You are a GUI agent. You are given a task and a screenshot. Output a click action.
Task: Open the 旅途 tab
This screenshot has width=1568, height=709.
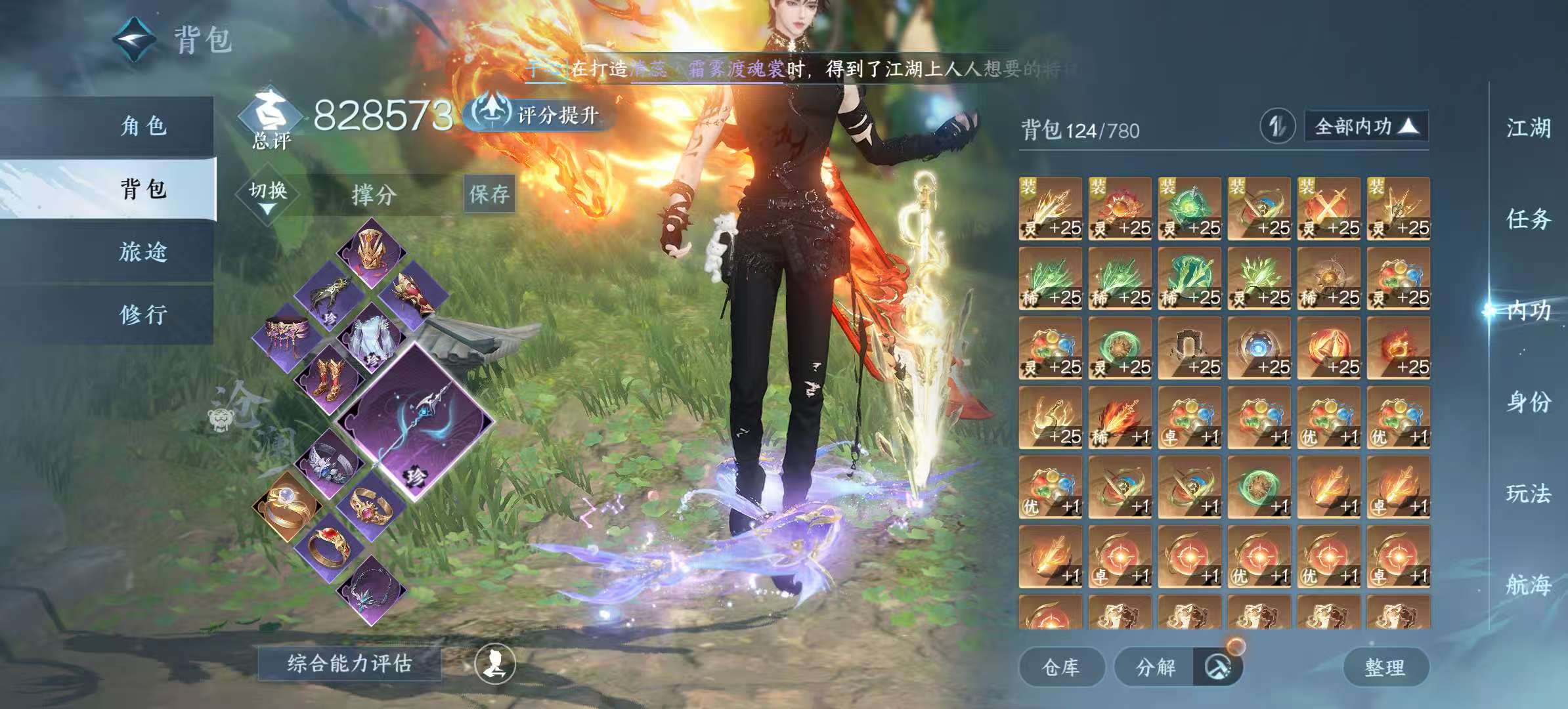tap(143, 251)
